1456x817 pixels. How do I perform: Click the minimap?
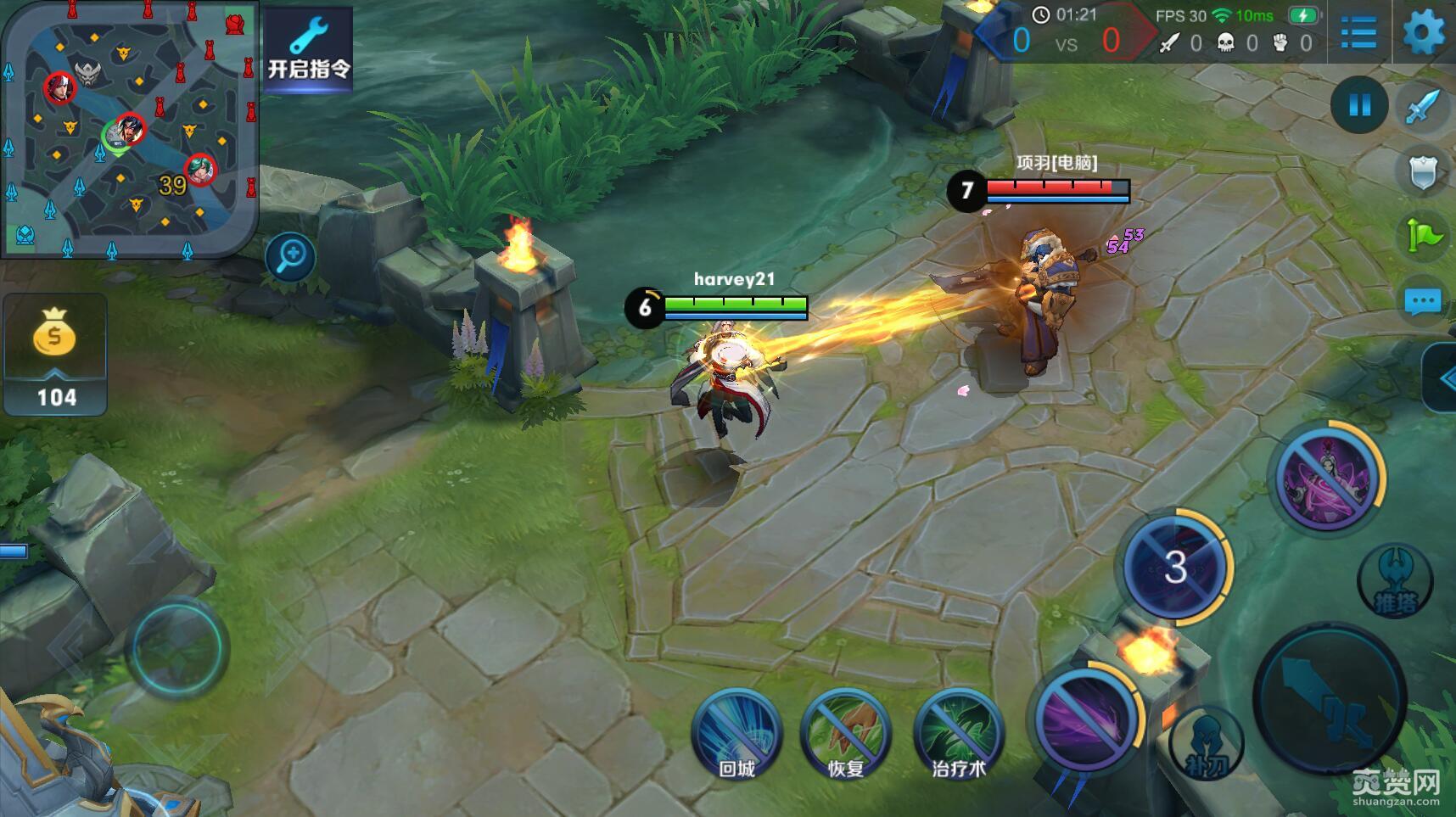click(129, 127)
